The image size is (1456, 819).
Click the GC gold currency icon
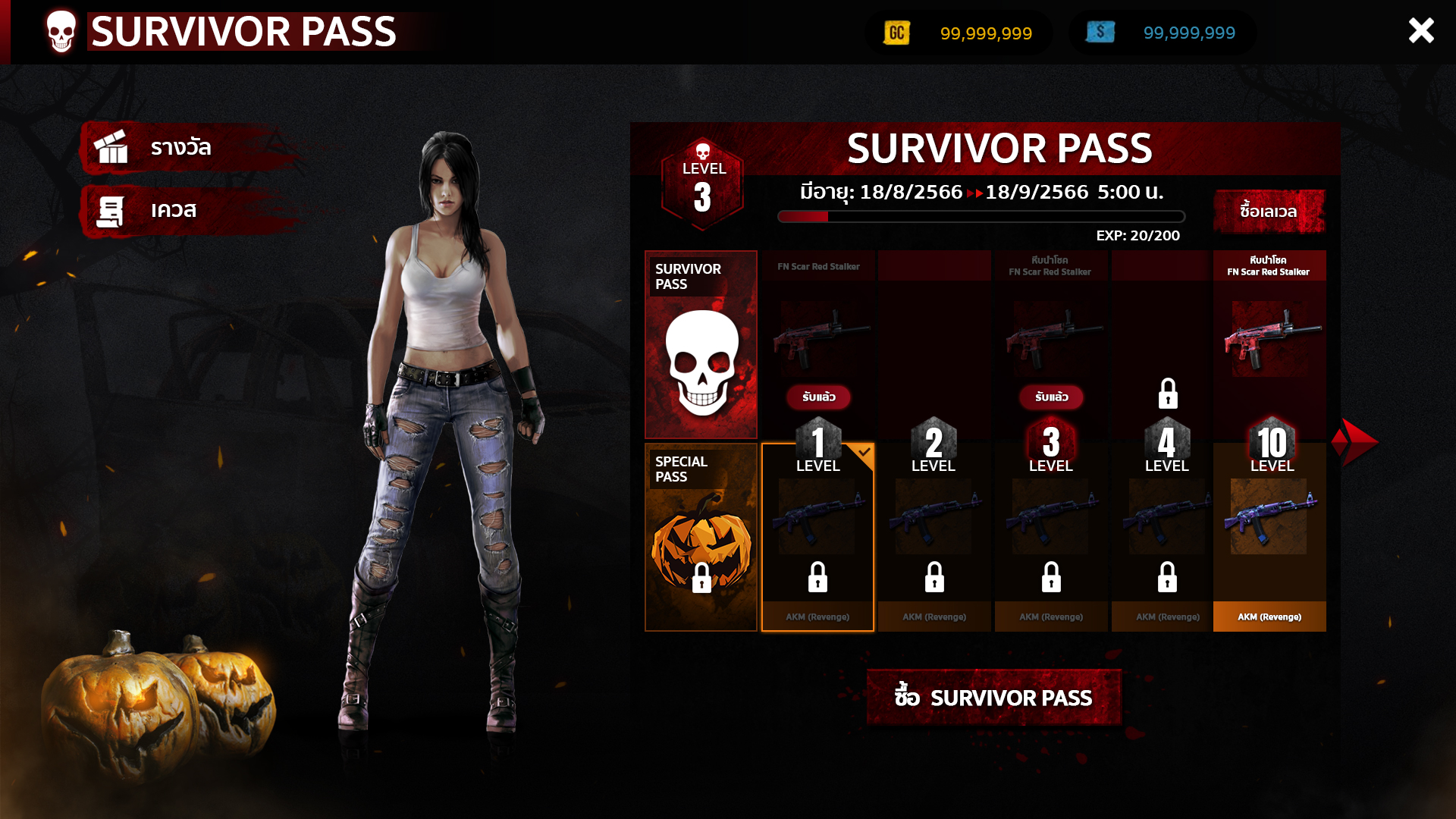(x=896, y=33)
